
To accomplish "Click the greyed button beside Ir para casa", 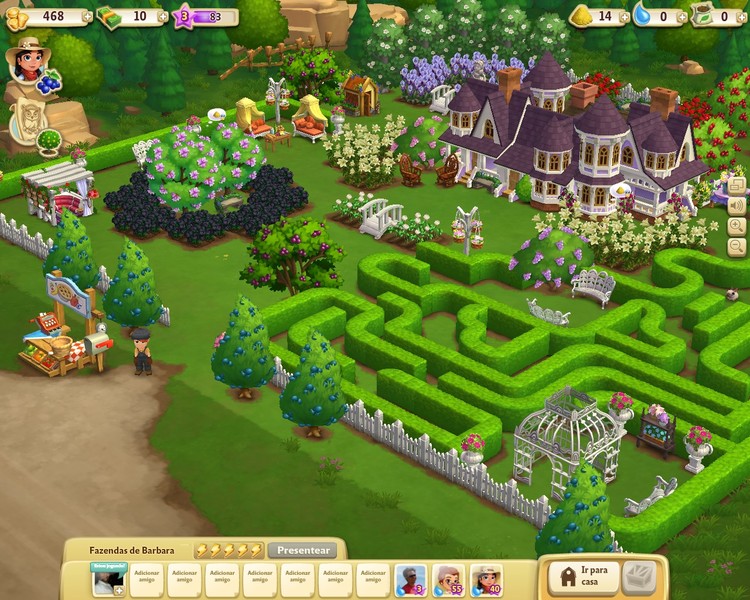I will 639,577.
